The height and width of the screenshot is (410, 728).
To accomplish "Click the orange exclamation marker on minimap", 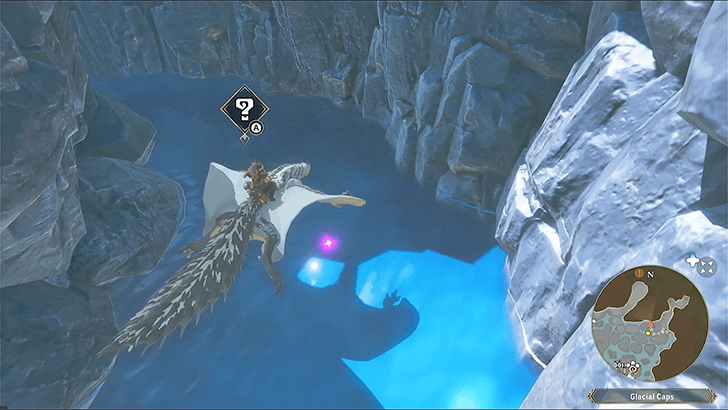I will 637,272.
